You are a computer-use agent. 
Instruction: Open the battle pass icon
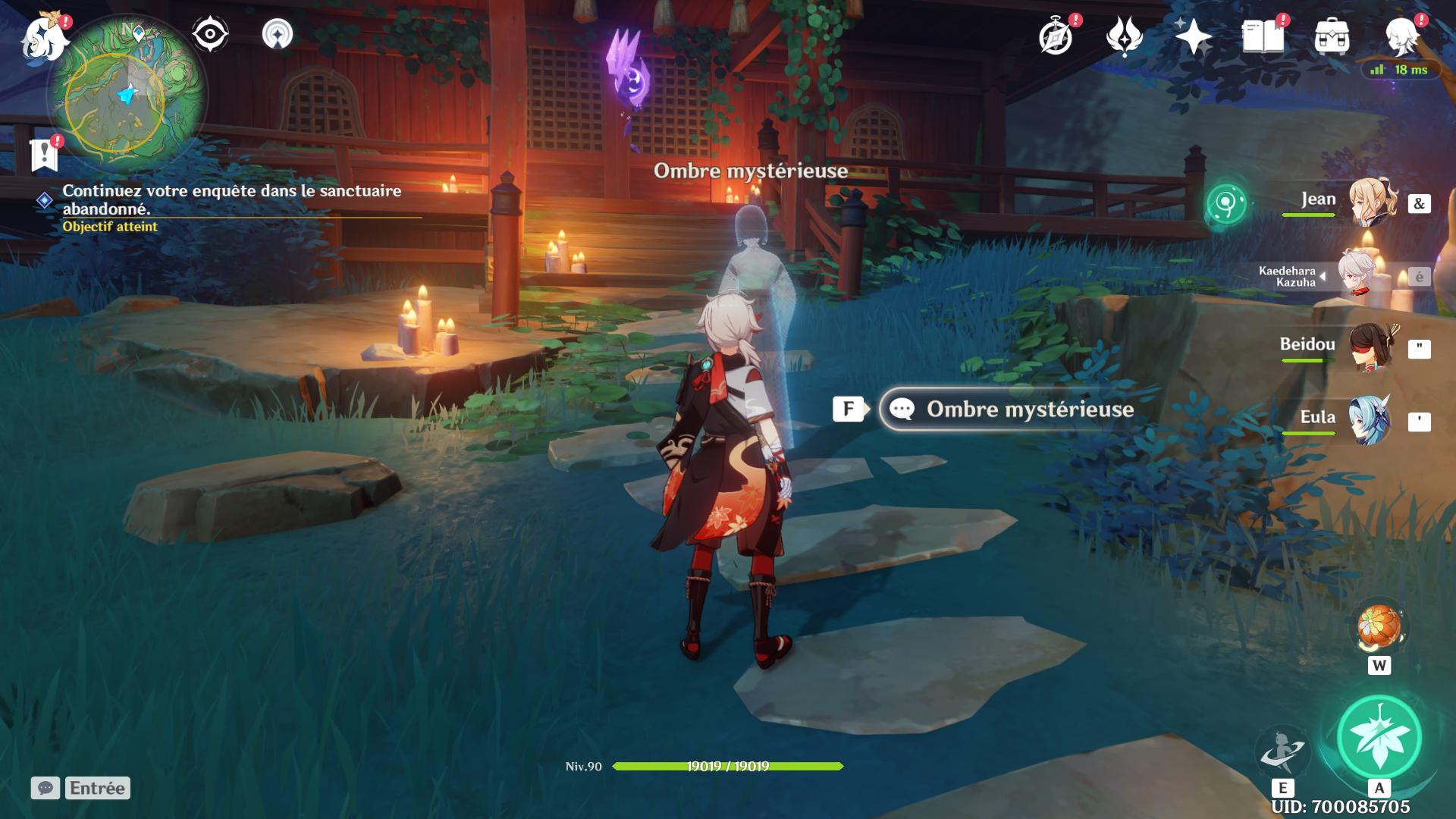(x=1124, y=36)
